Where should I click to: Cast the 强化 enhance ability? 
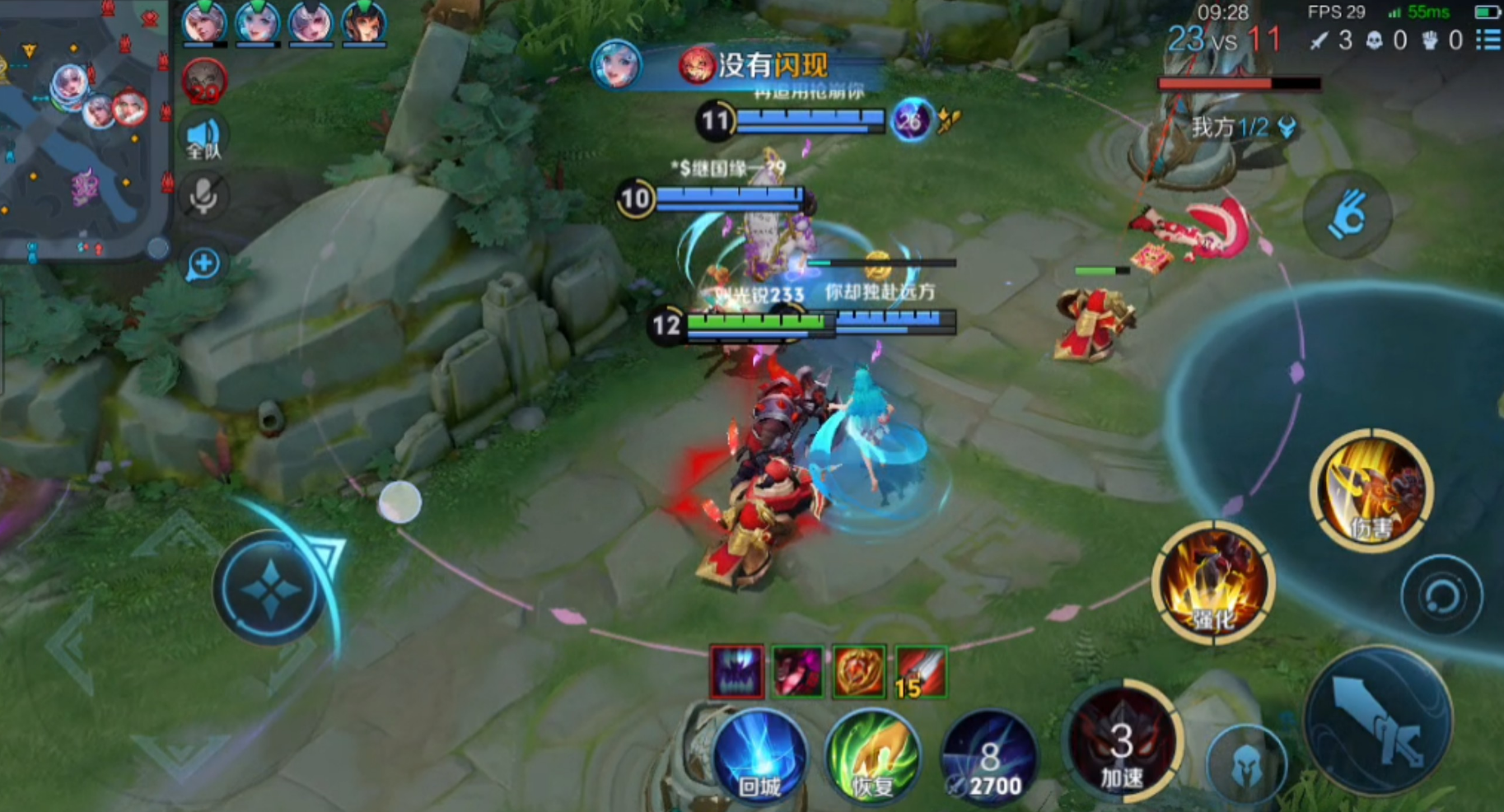pyautogui.click(x=1213, y=583)
